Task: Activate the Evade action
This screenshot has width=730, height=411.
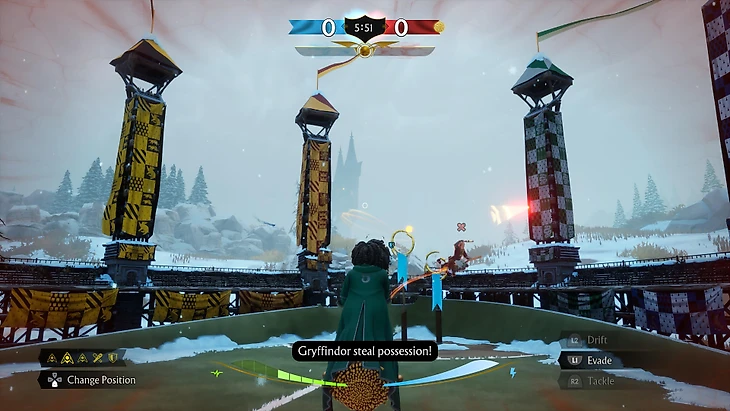Action: pyautogui.click(x=598, y=360)
